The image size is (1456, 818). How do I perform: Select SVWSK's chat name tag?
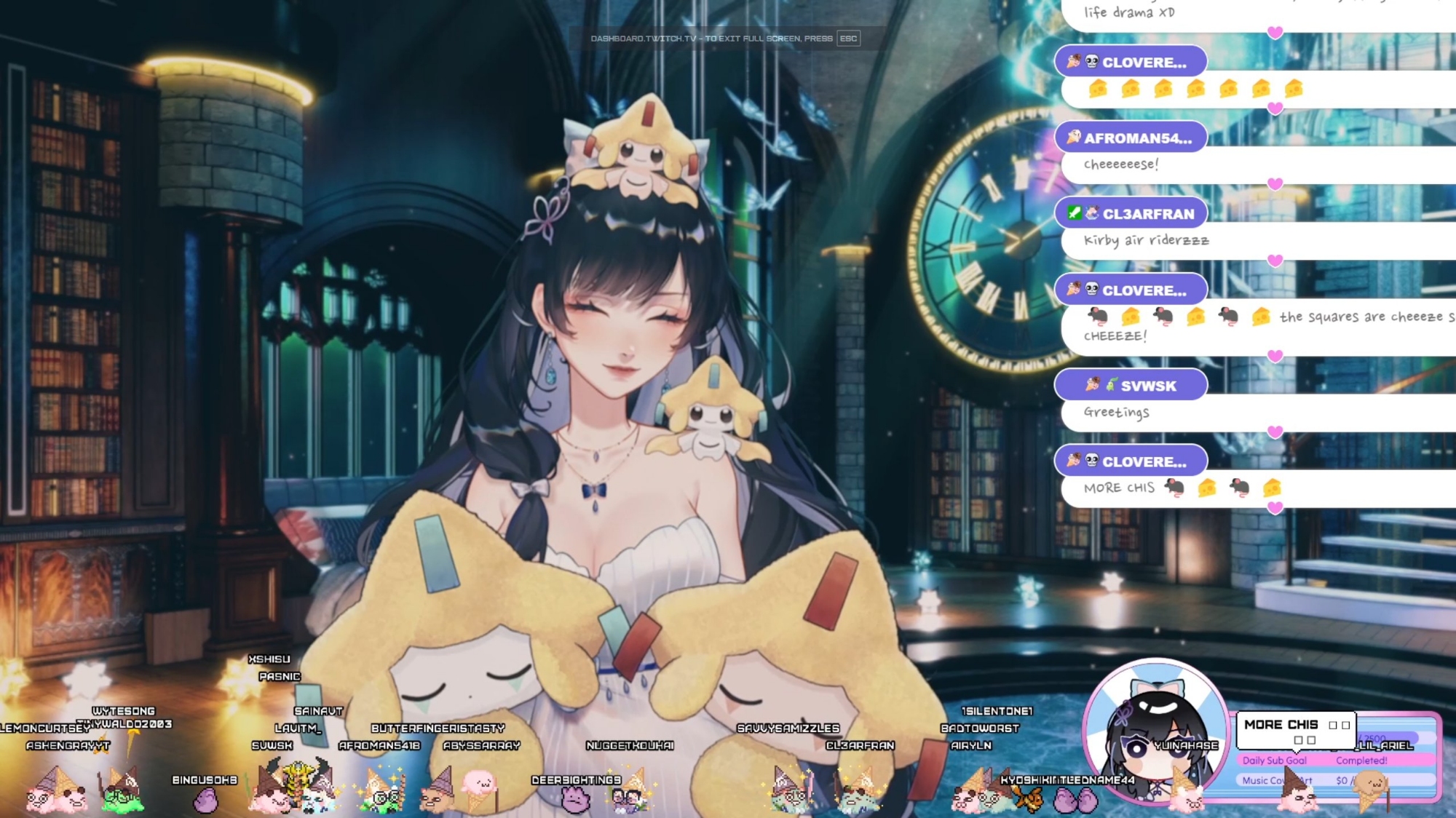point(1131,385)
